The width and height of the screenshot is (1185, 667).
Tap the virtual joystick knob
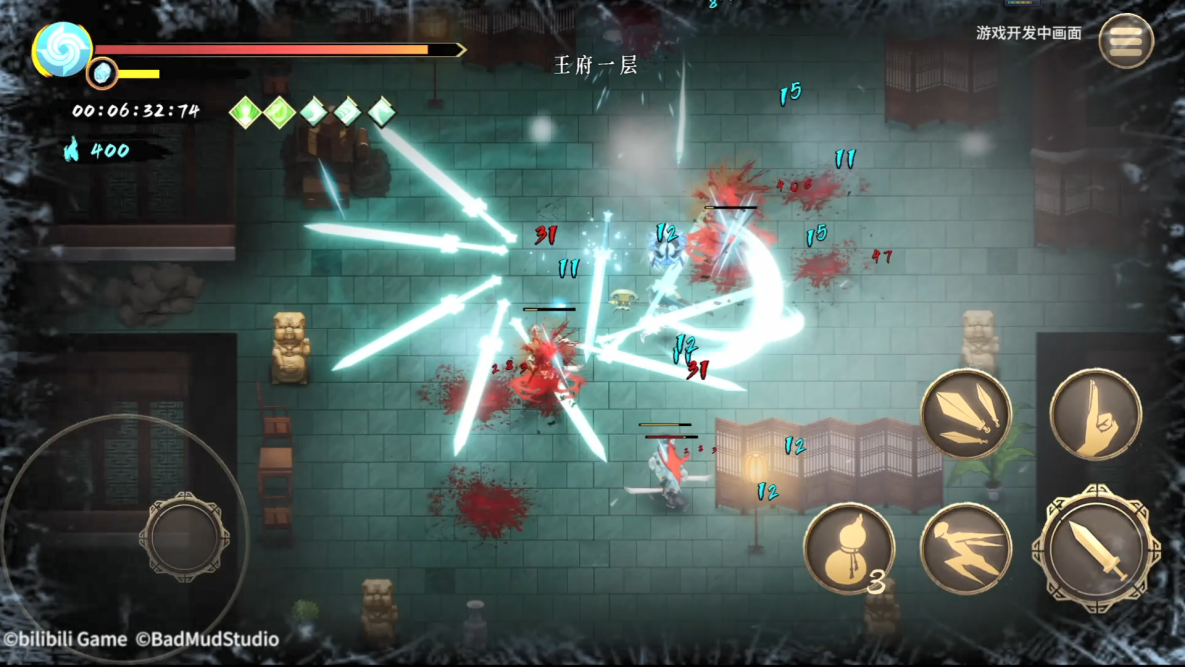click(x=184, y=537)
